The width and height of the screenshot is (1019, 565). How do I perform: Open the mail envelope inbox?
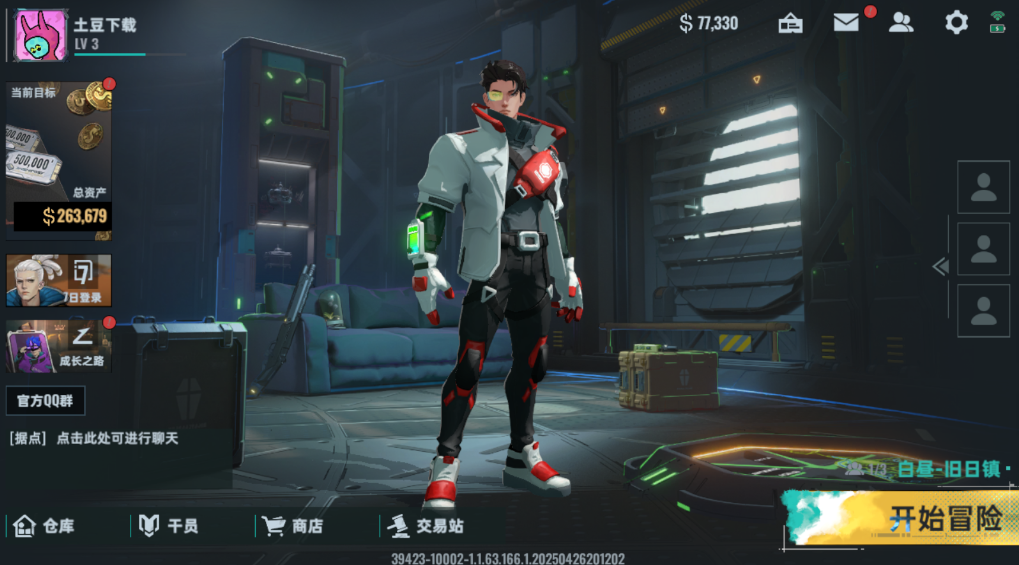(x=846, y=23)
